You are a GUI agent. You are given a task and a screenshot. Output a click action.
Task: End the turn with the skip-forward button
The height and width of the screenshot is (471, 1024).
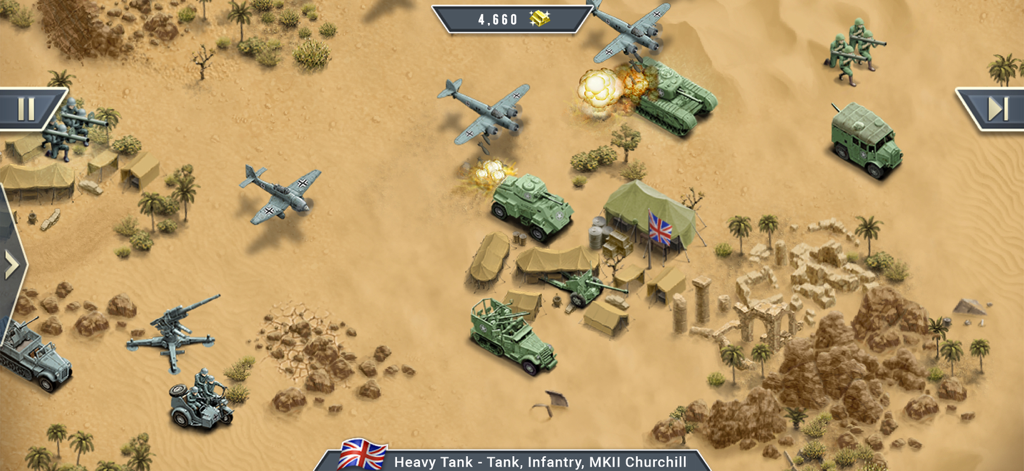pos(995,108)
